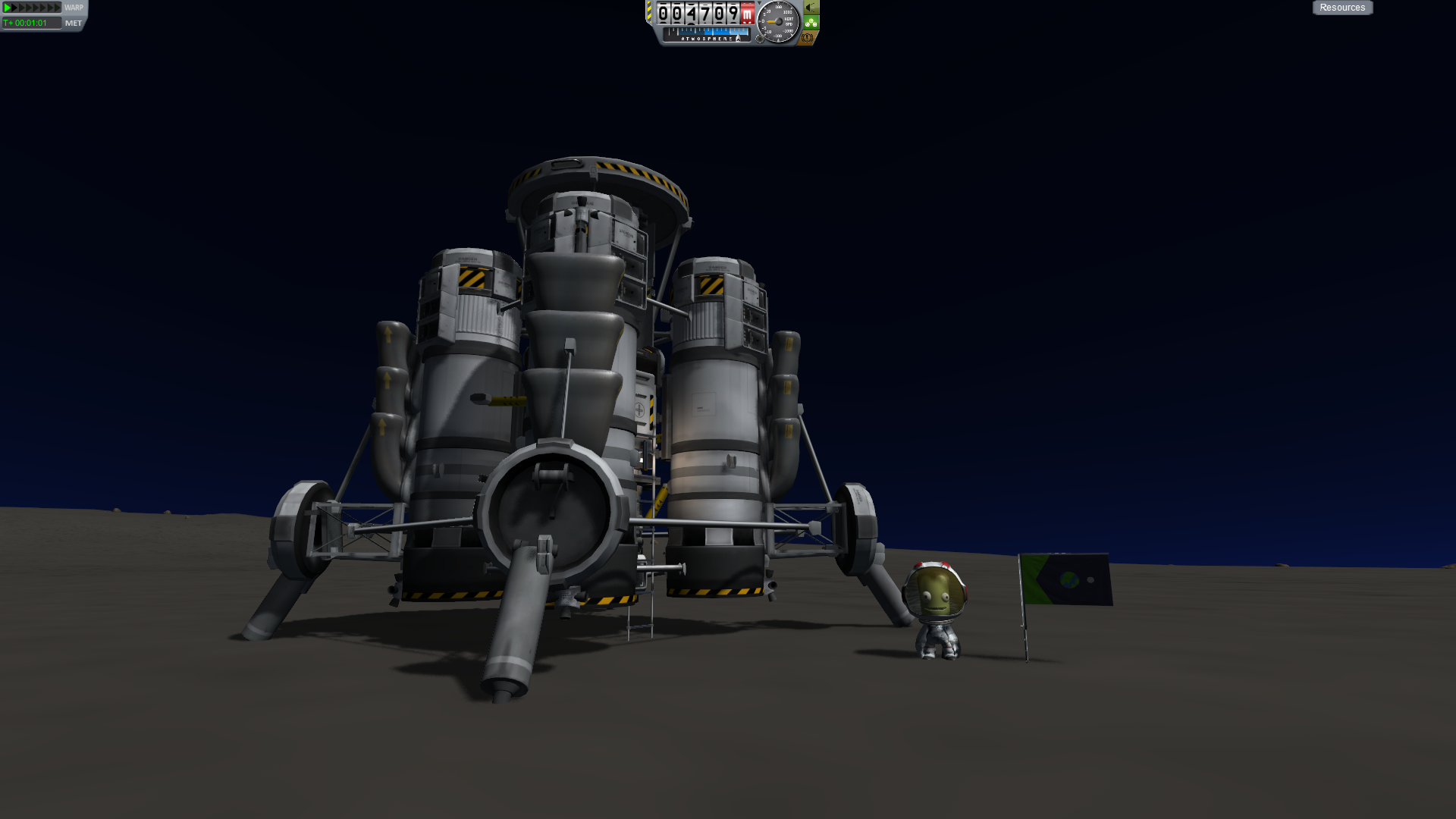Viewport: 1456px width, 819px height.
Task: Open the Resources panel
Action: pyautogui.click(x=1342, y=8)
